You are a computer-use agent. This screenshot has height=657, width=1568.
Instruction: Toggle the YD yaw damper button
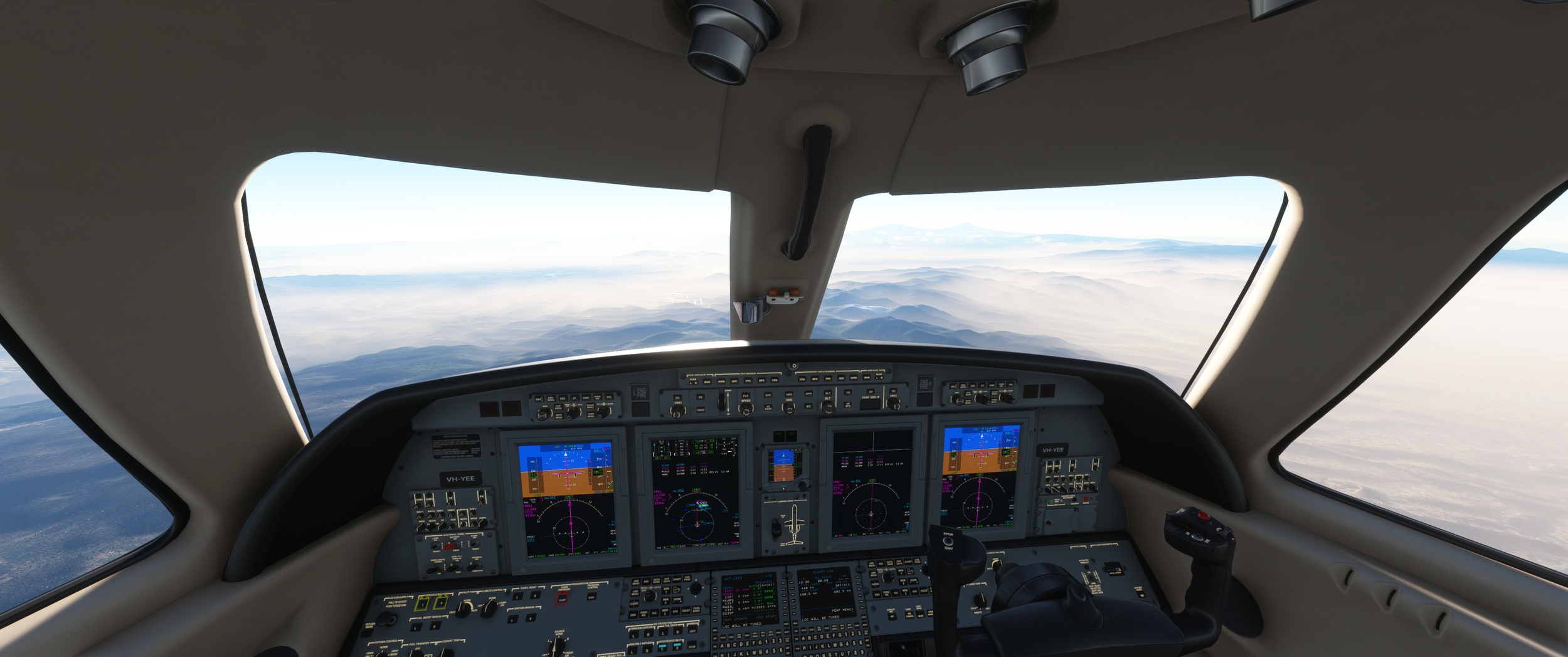pyautogui.click(x=848, y=393)
